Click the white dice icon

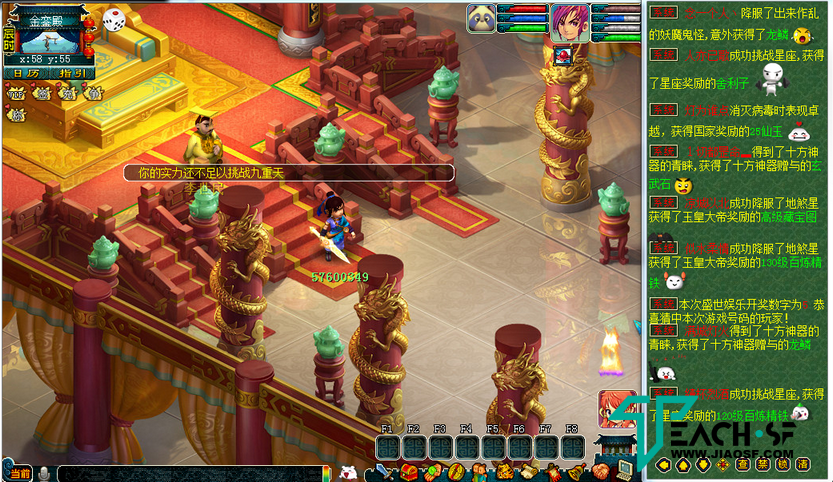(x=114, y=19)
